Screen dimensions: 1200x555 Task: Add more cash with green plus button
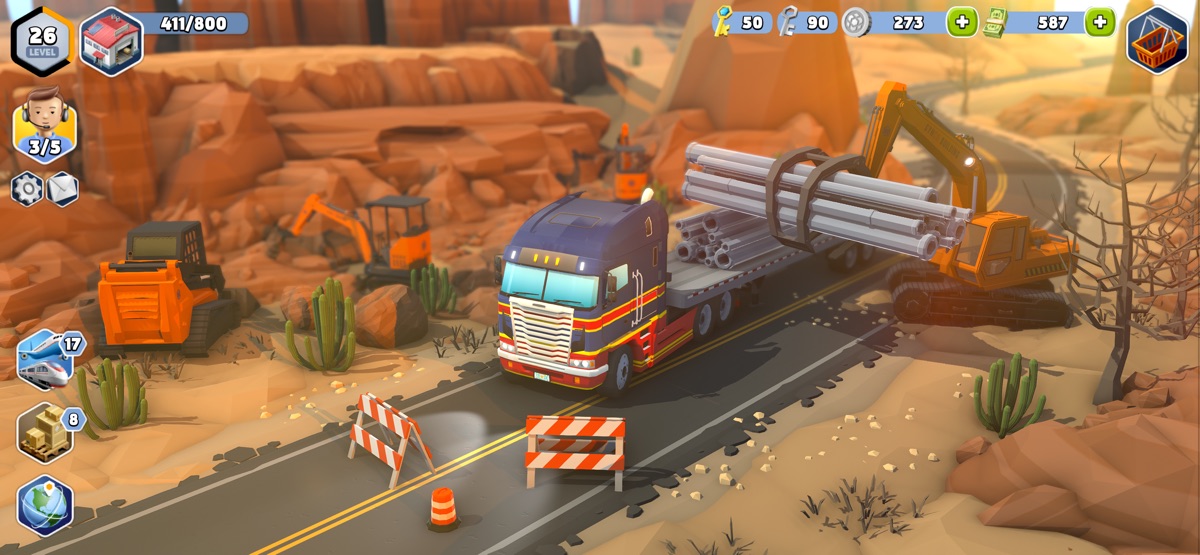[x=1099, y=22]
